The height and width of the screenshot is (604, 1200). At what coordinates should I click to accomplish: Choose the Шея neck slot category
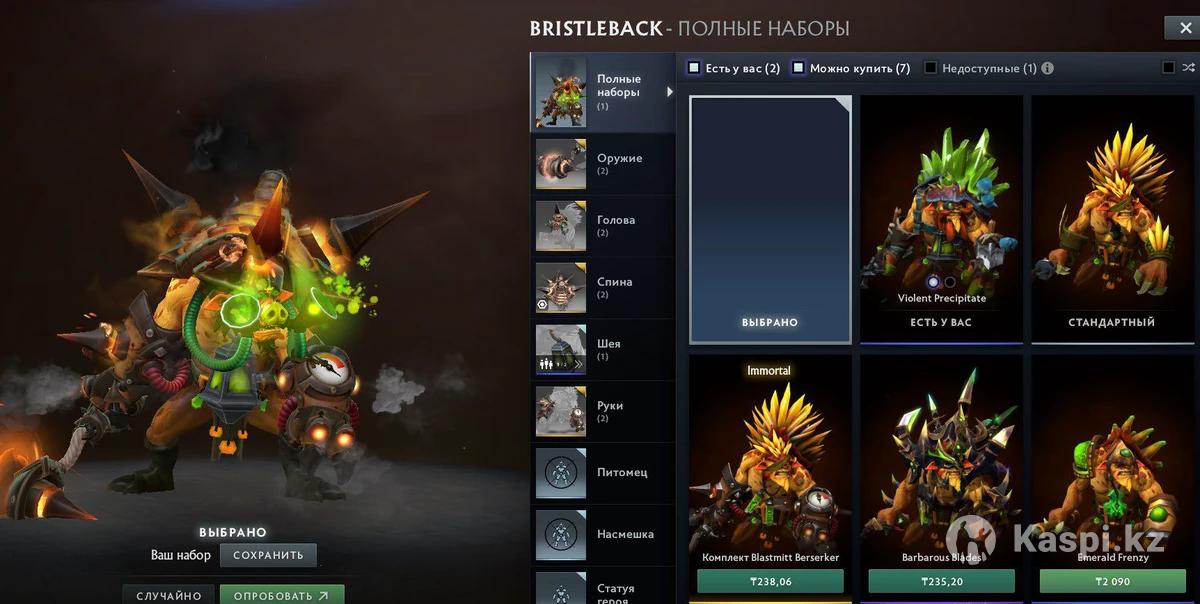coord(602,350)
